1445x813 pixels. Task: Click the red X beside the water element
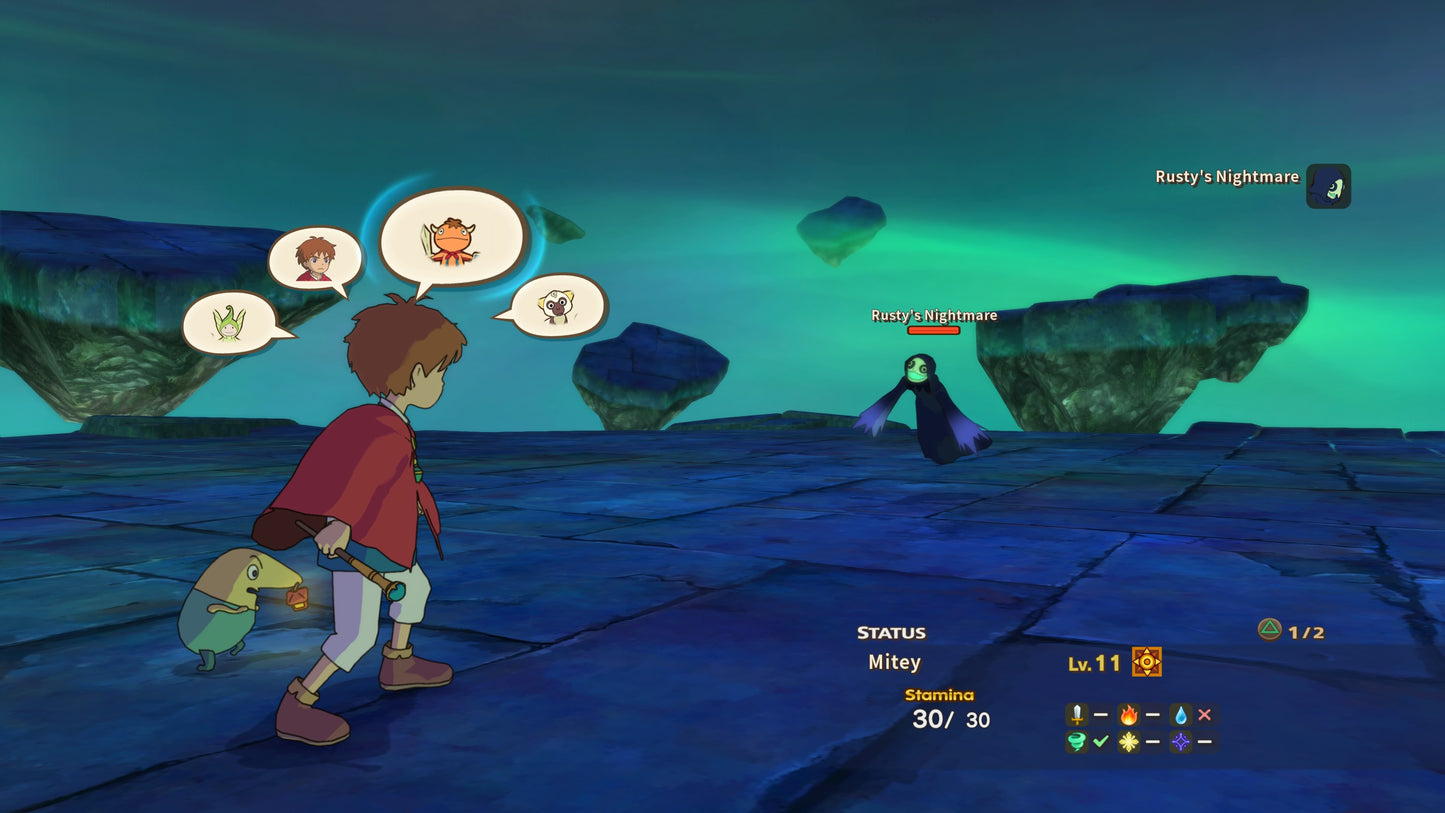click(x=1207, y=714)
